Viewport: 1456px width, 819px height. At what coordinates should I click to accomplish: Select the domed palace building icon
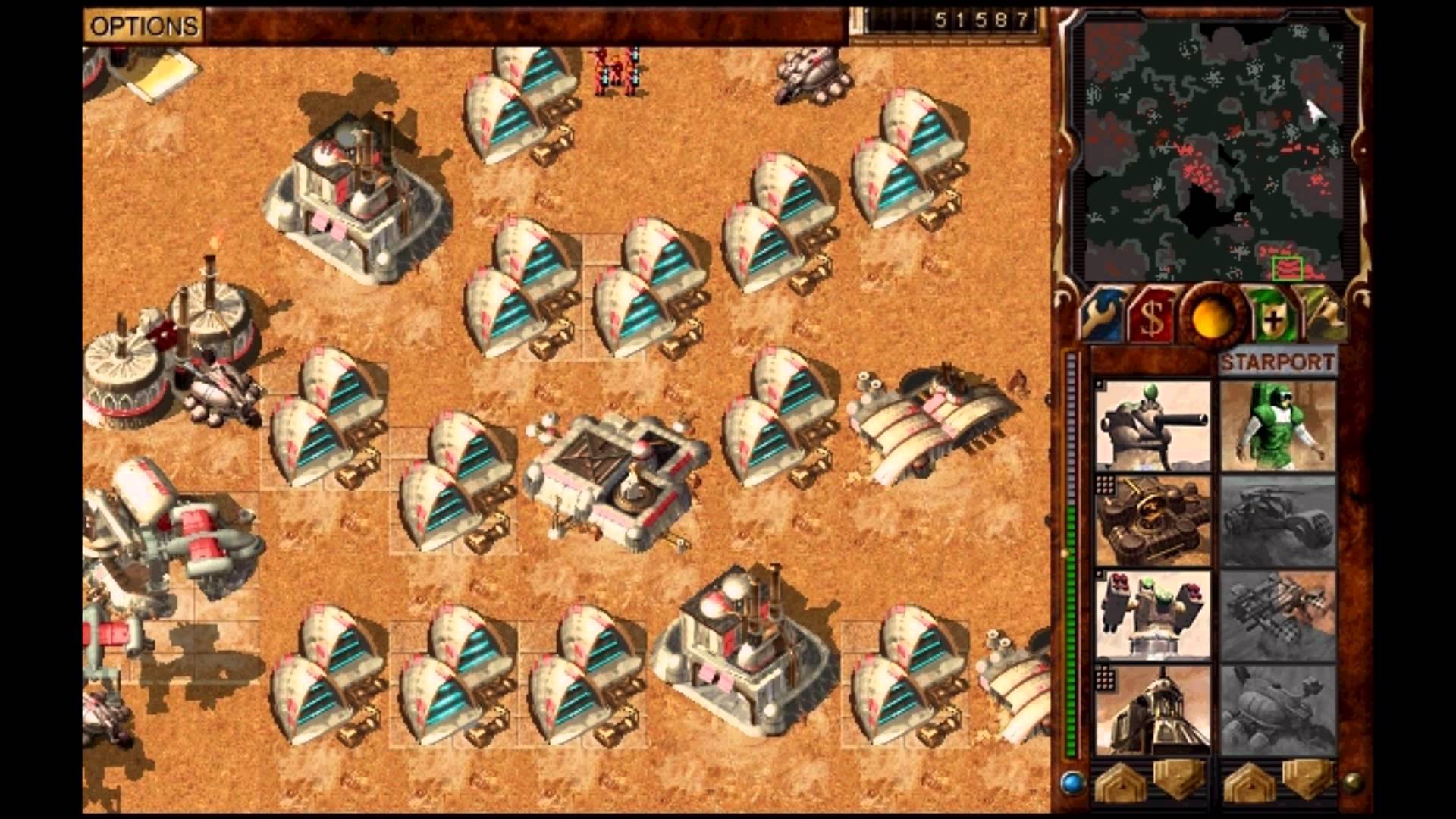click(1153, 711)
